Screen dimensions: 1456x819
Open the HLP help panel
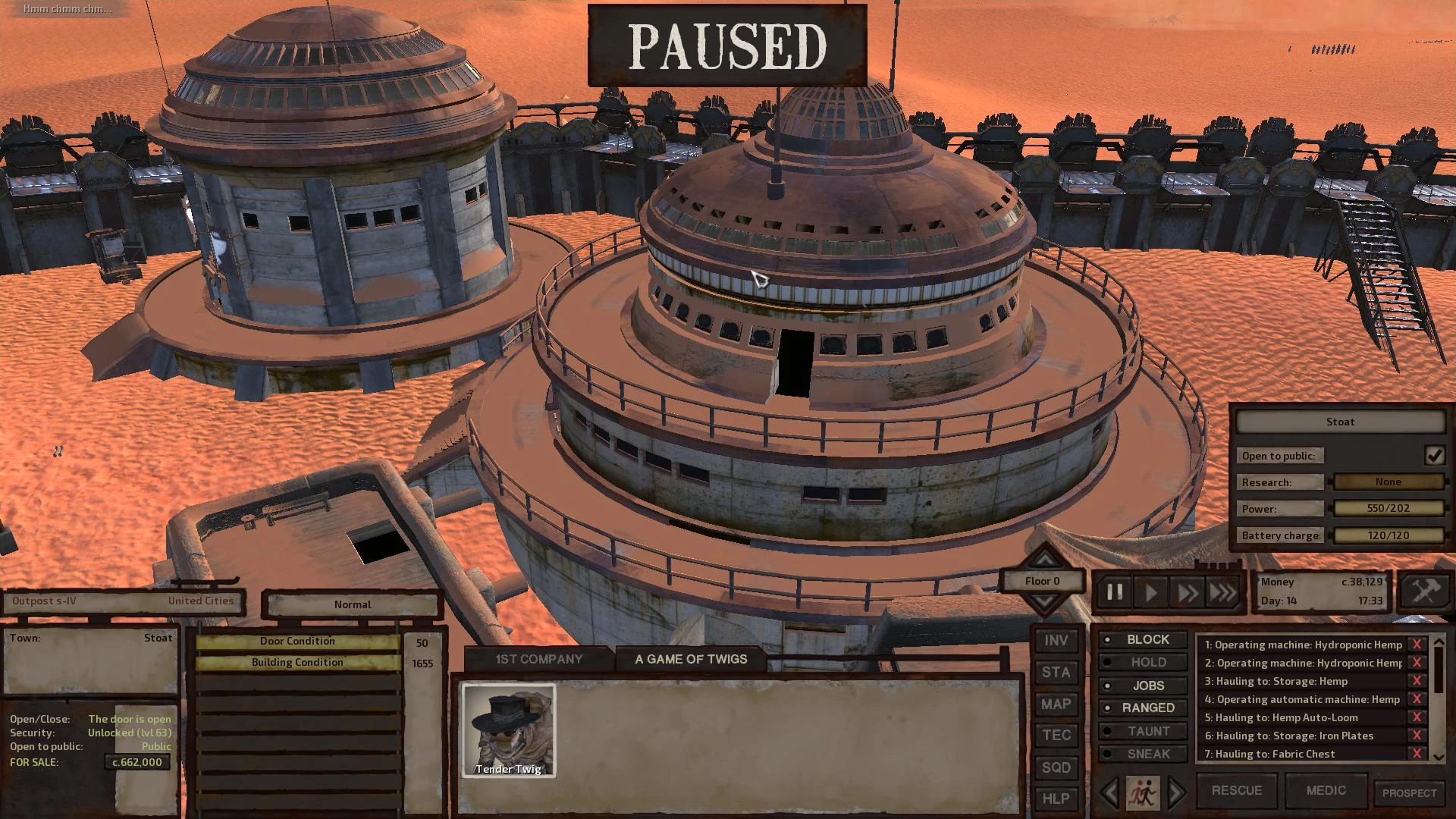point(1056,799)
